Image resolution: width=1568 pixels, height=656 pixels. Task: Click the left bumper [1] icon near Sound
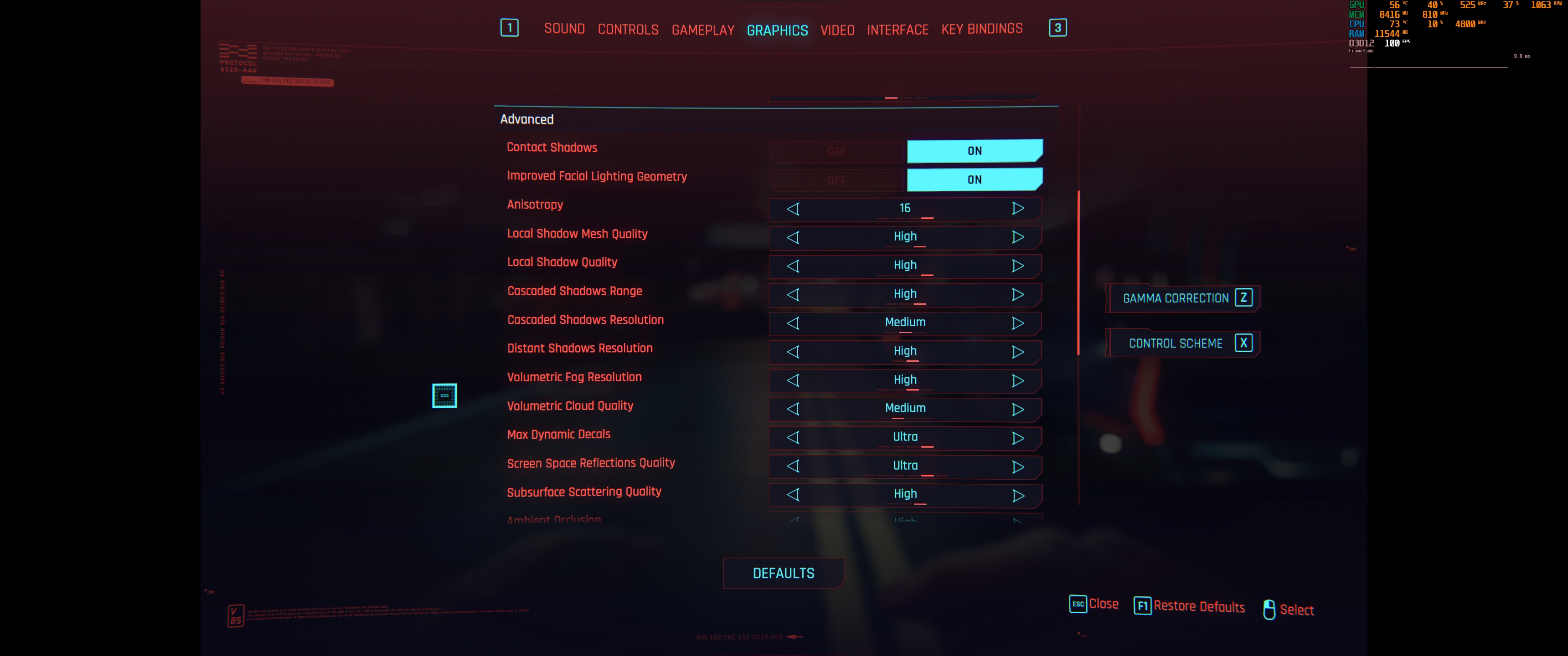[510, 28]
